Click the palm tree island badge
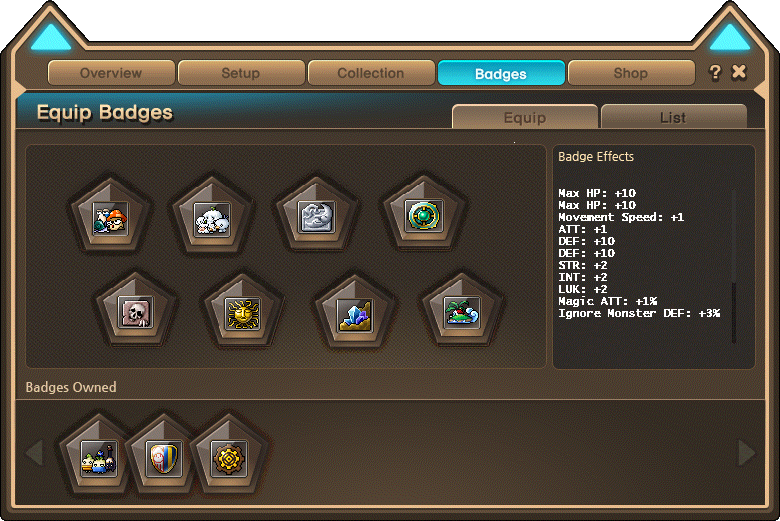 (x=461, y=311)
